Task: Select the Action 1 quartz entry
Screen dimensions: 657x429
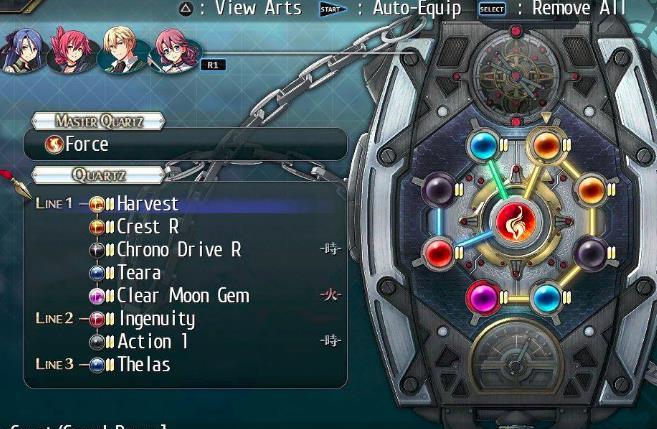Action: [x=152, y=342]
